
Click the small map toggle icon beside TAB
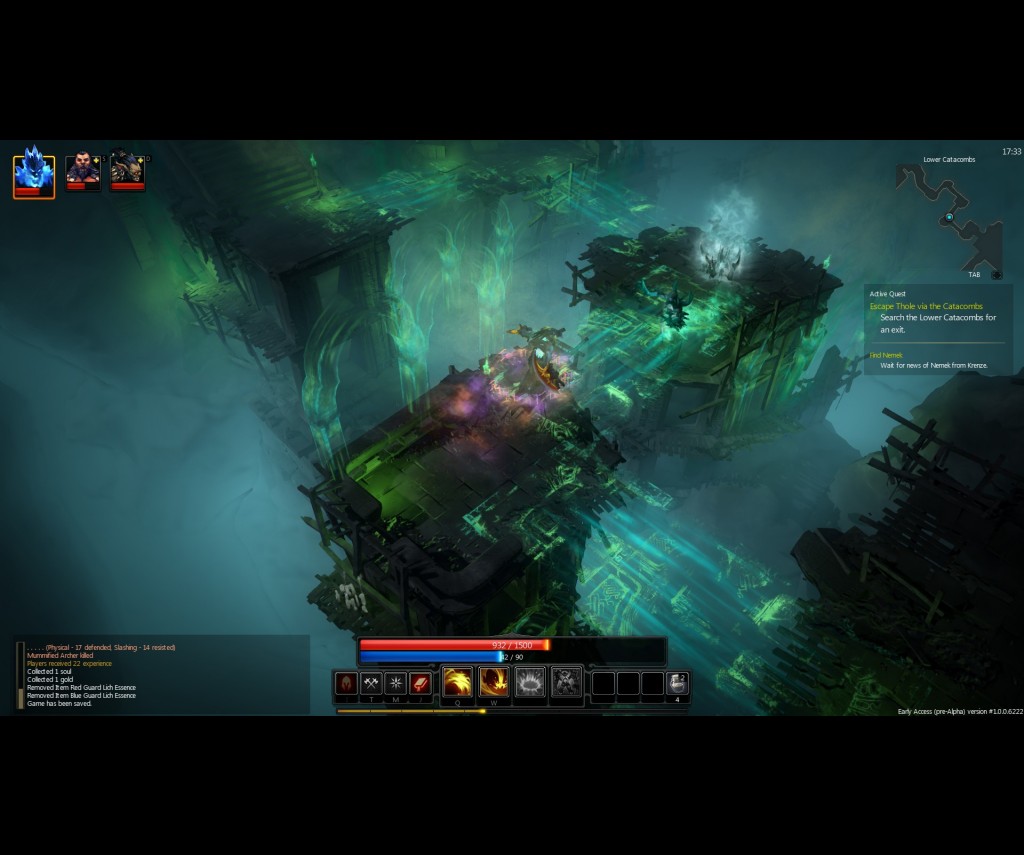point(996,274)
